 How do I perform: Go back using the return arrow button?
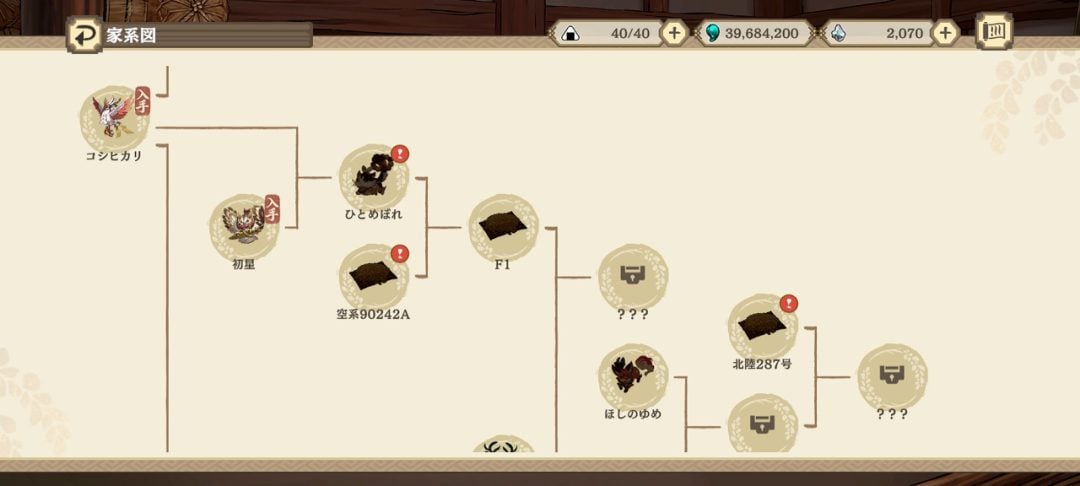point(83,35)
